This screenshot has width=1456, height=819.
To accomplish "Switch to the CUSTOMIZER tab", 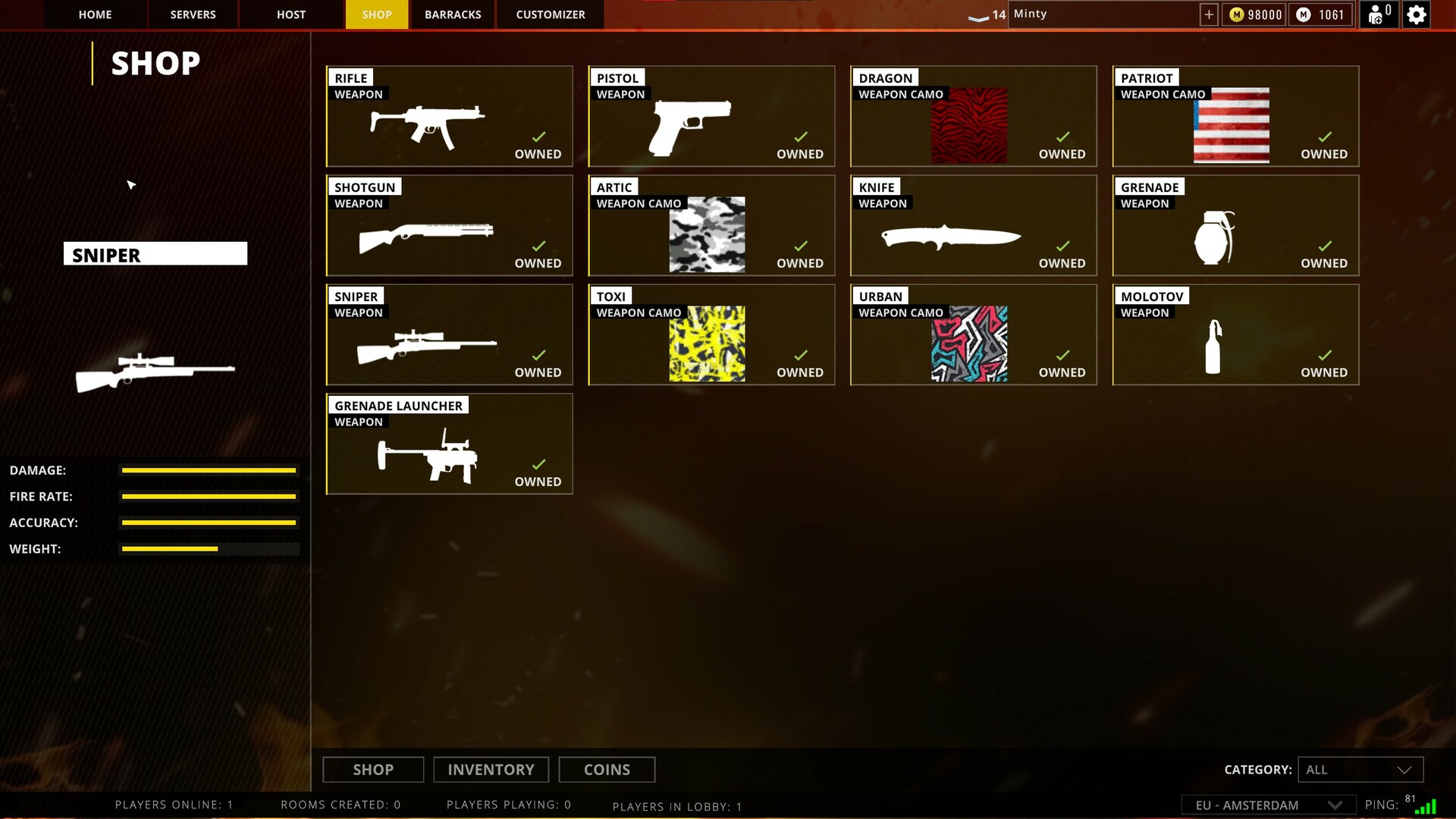I will 549,14.
